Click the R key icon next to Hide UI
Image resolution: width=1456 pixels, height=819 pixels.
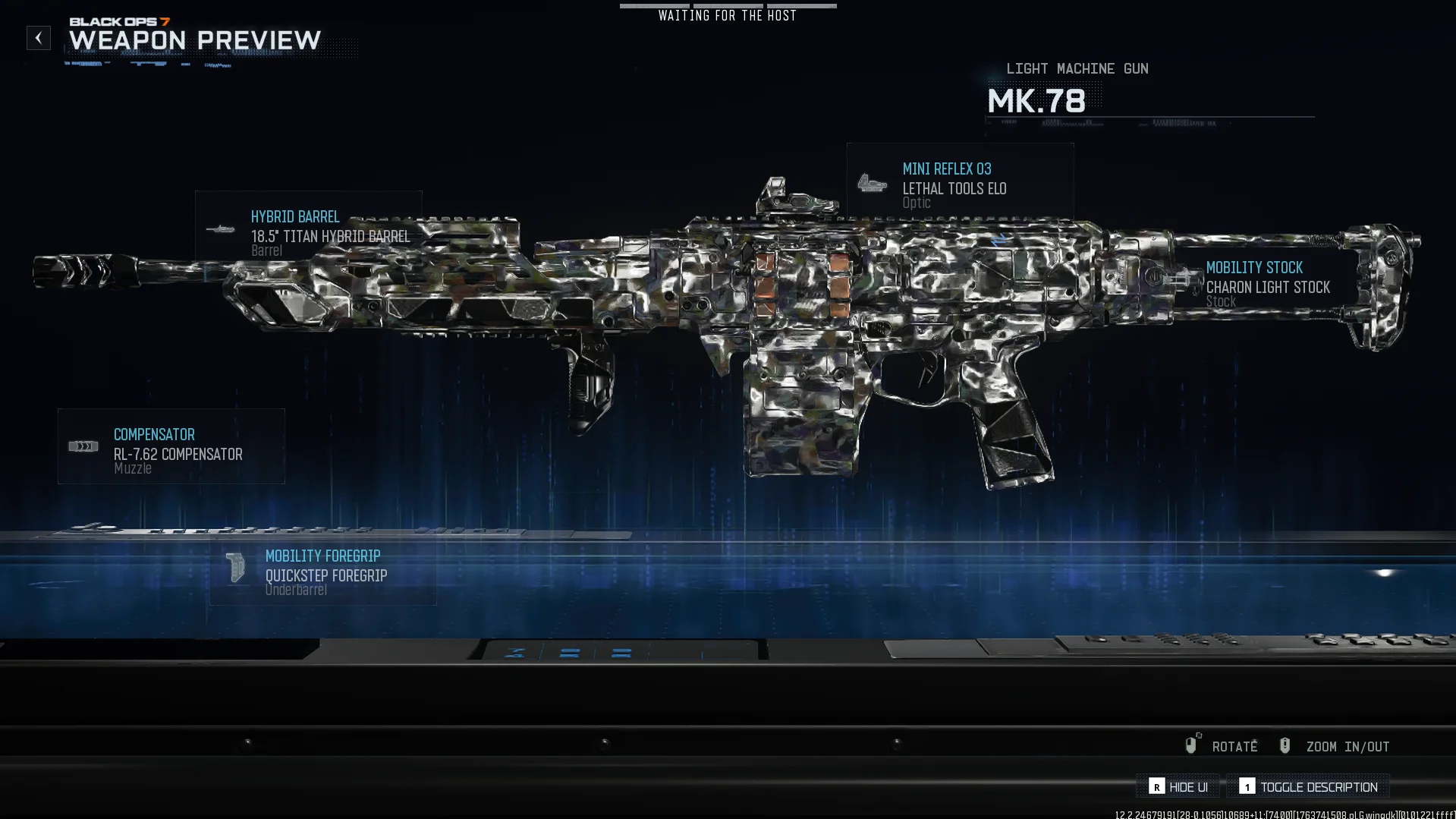[1156, 787]
